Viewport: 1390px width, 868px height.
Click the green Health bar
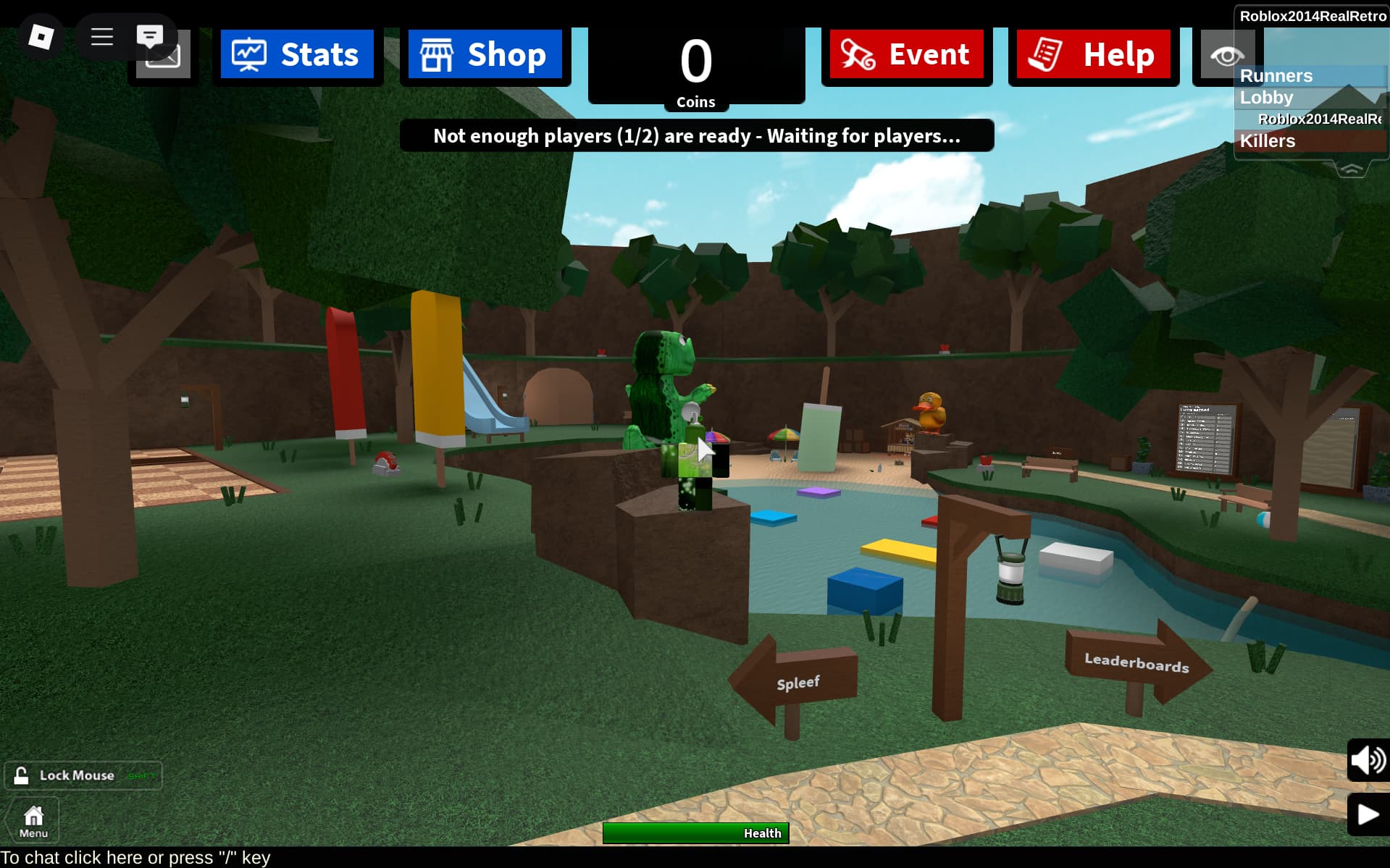pyautogui.click(x=695, y=833)
